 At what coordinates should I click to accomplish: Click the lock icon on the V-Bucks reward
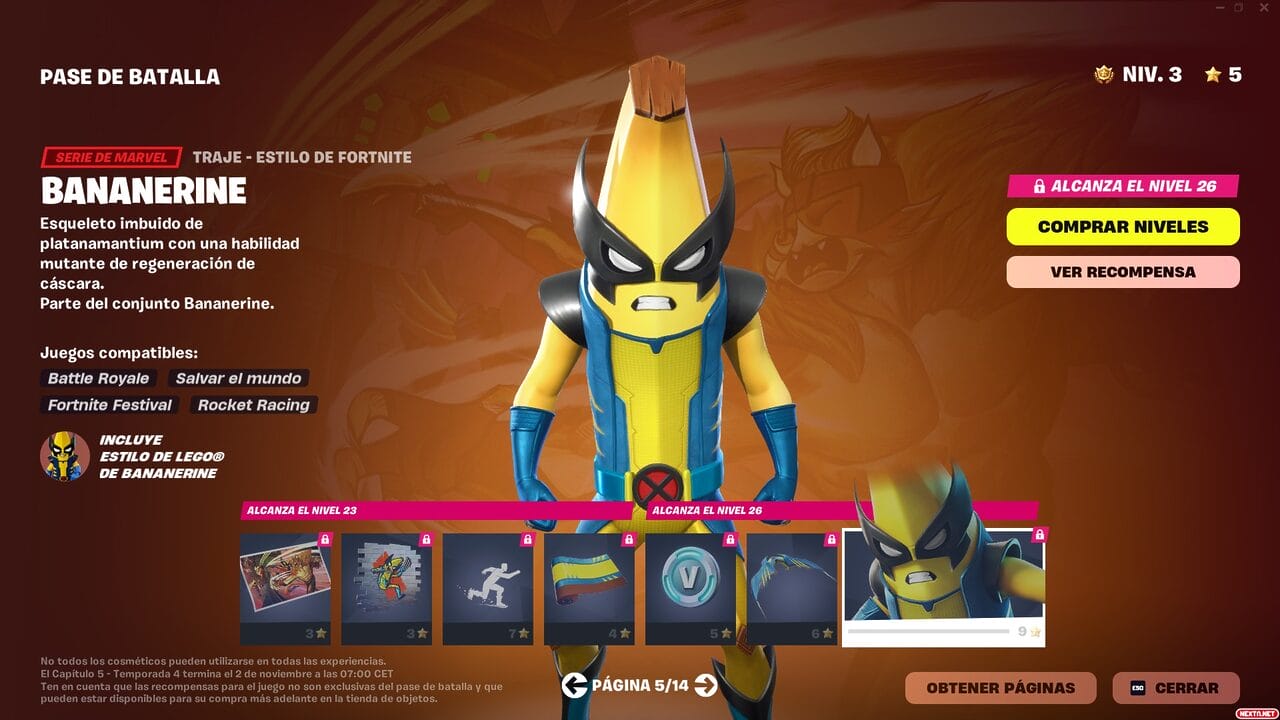tap(731, 541)
